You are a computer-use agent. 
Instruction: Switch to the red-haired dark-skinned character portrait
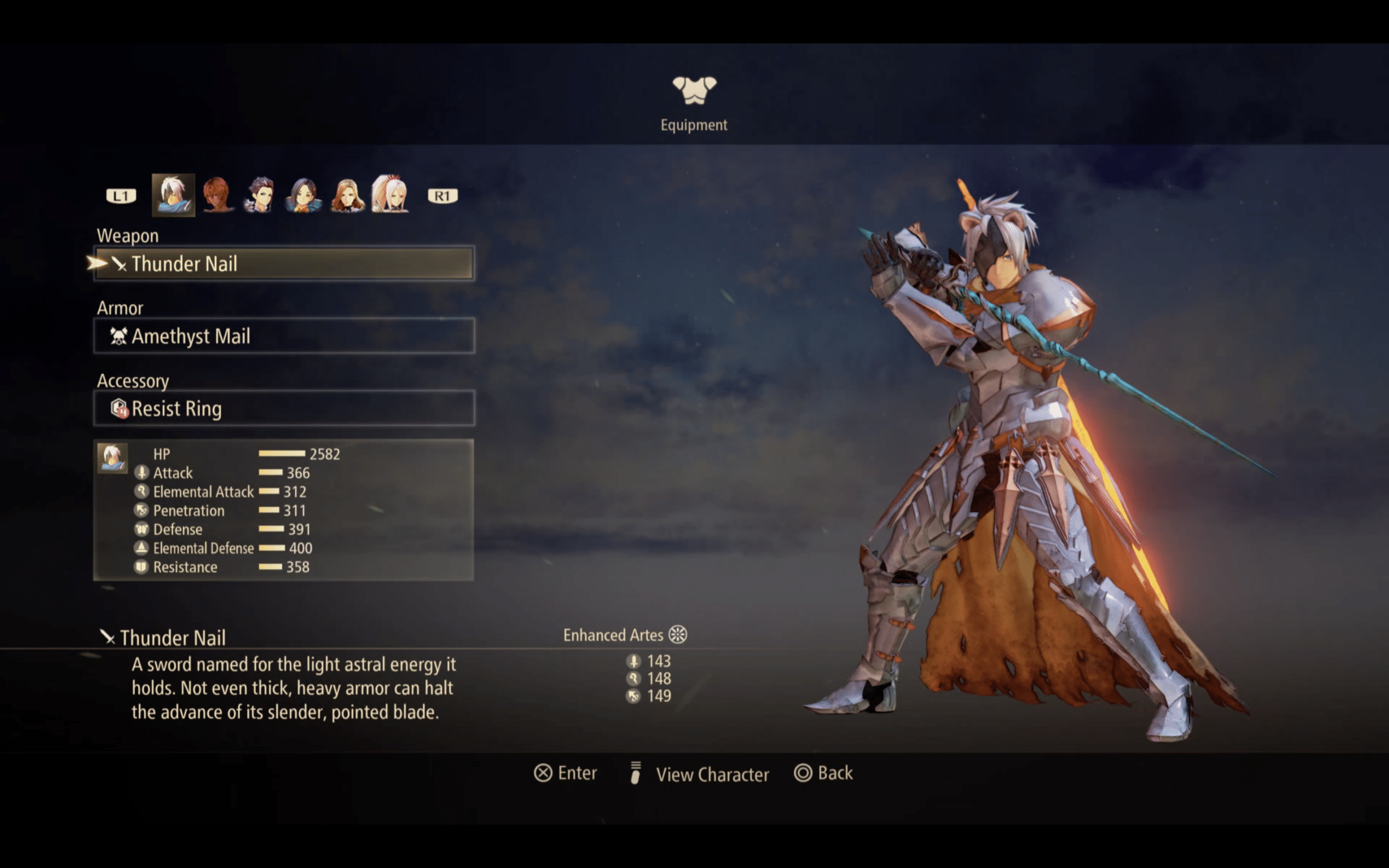click(217, 195)
